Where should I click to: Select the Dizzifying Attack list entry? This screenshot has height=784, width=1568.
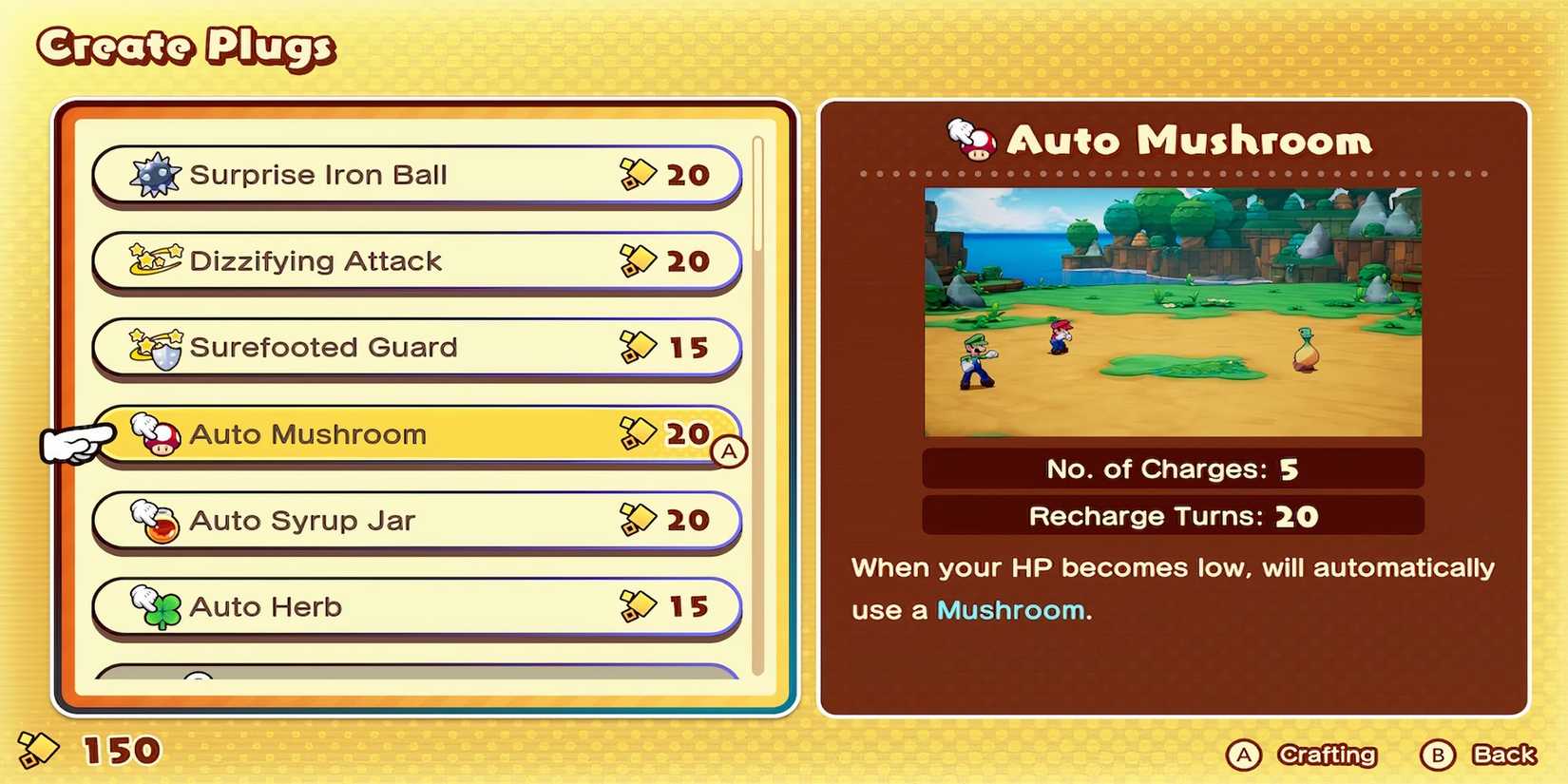click(409, 260)
